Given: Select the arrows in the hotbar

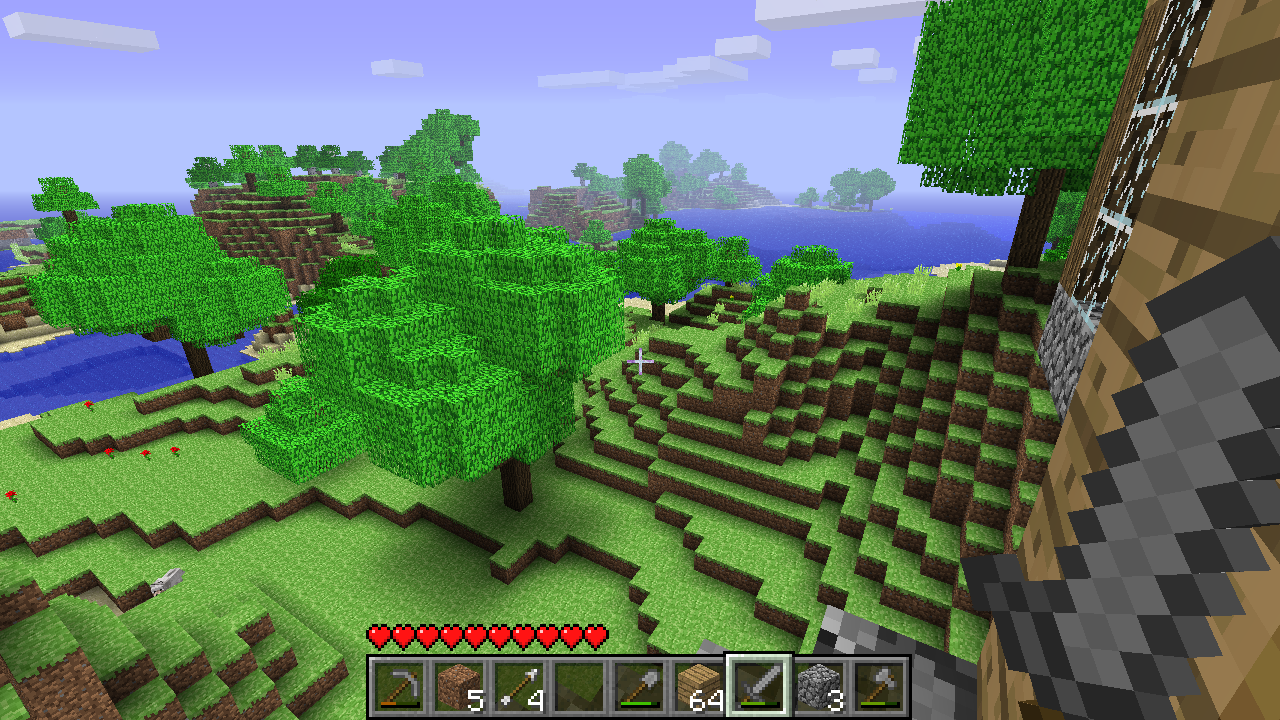Looking at the screenshot, I should (519, 687).
